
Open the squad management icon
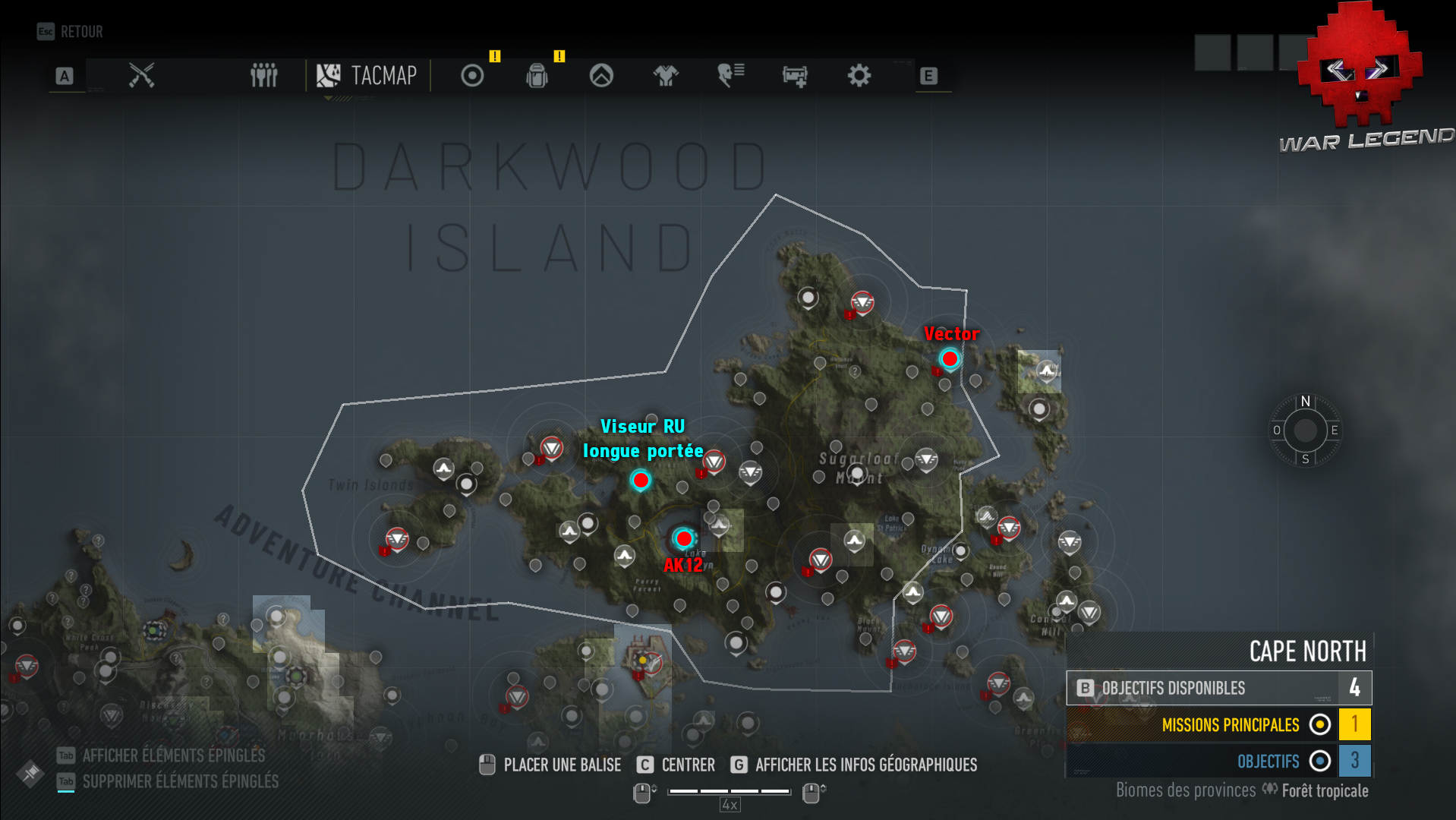pyautogui.click(x=263, y=75)
